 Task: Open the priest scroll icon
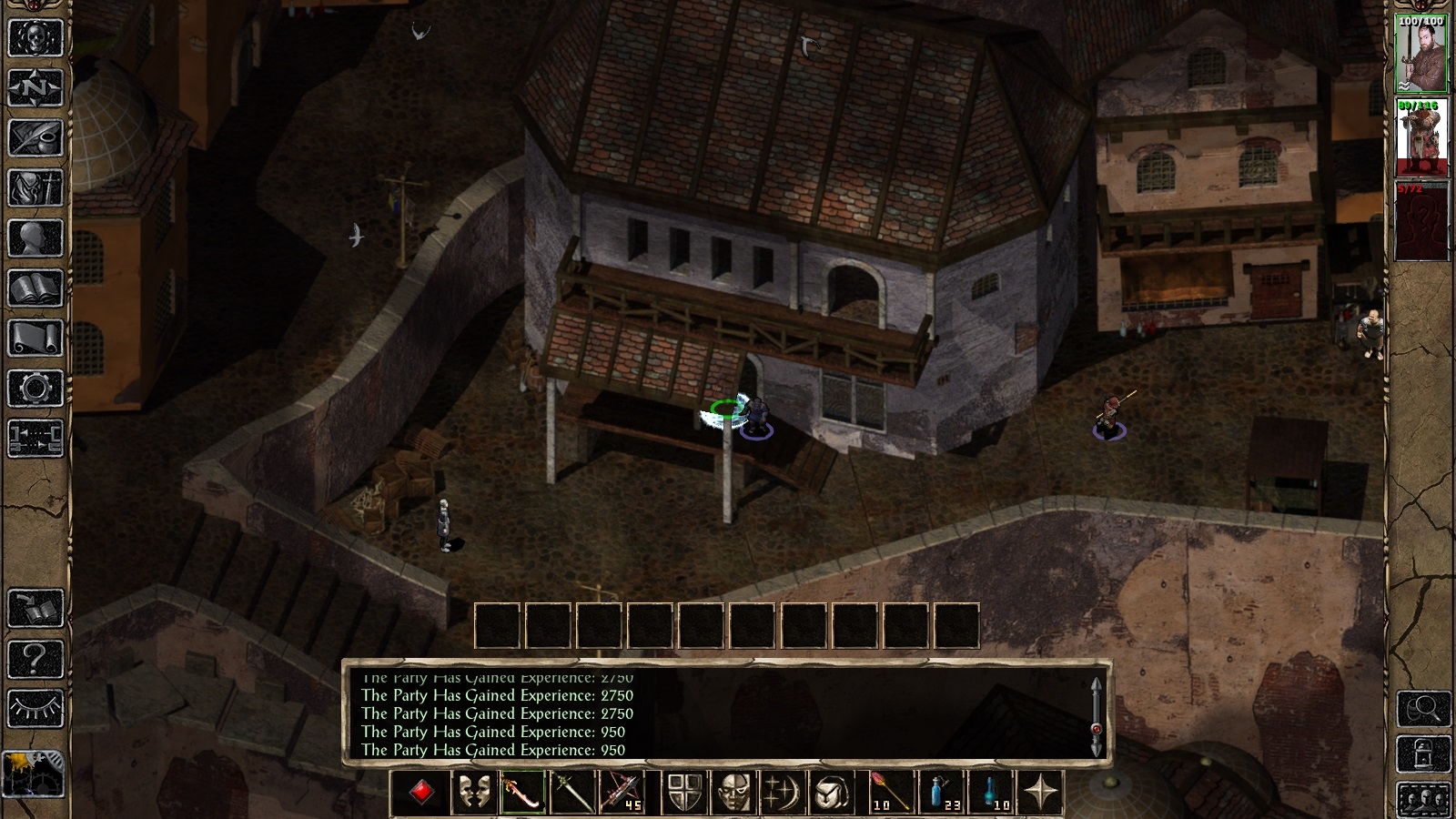(35, 339)
